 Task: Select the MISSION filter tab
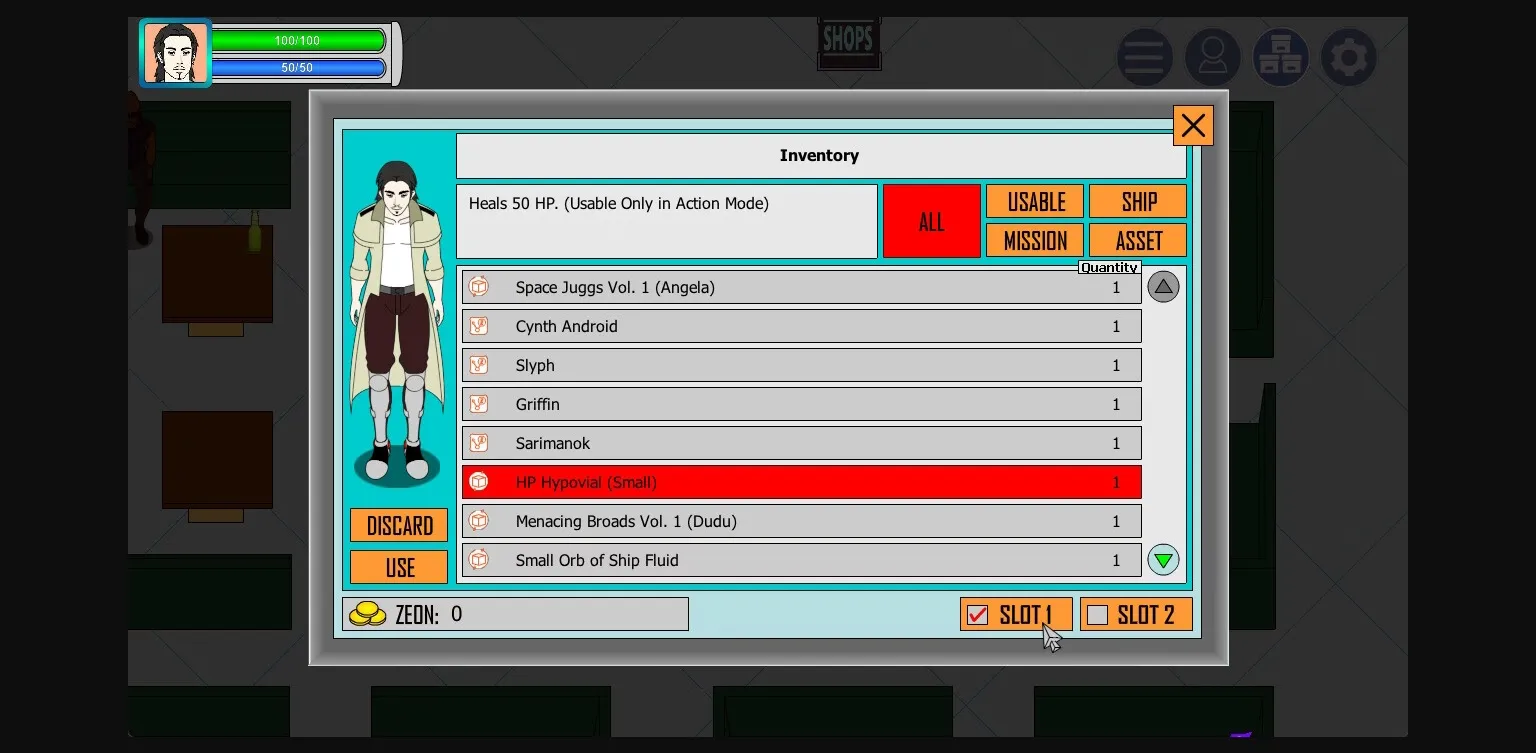[1035, 240]
